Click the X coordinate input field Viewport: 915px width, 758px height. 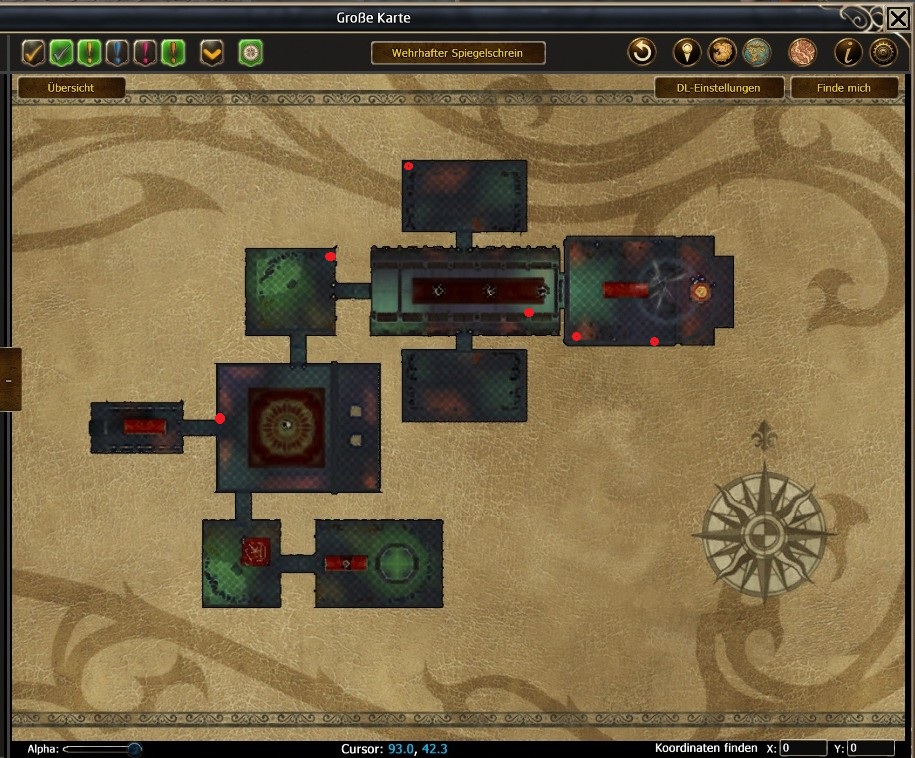pyautogui.click(x=803, y=748)
